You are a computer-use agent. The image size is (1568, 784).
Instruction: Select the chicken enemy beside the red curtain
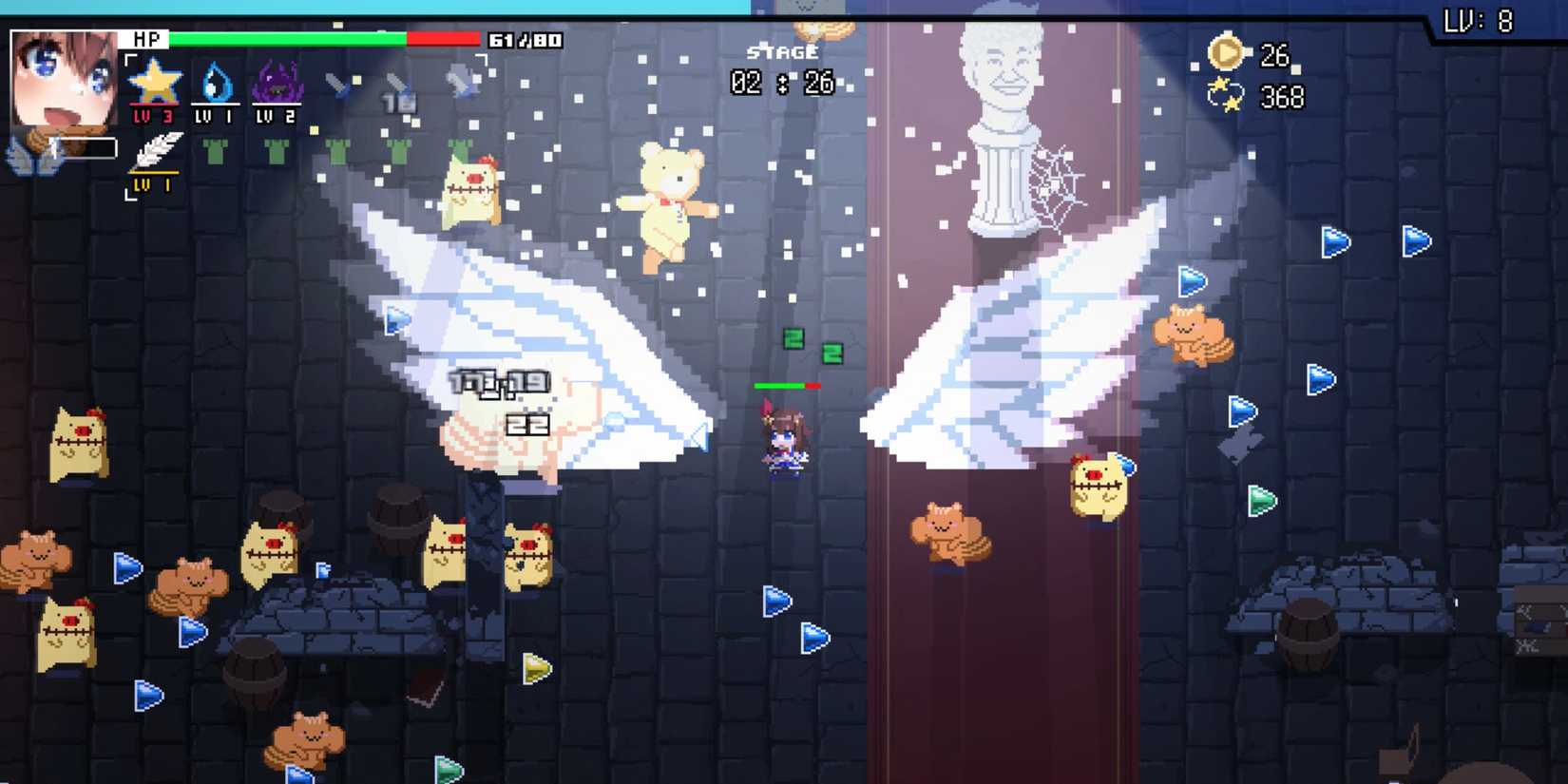pyautogui.click(x=1098, y=485)
